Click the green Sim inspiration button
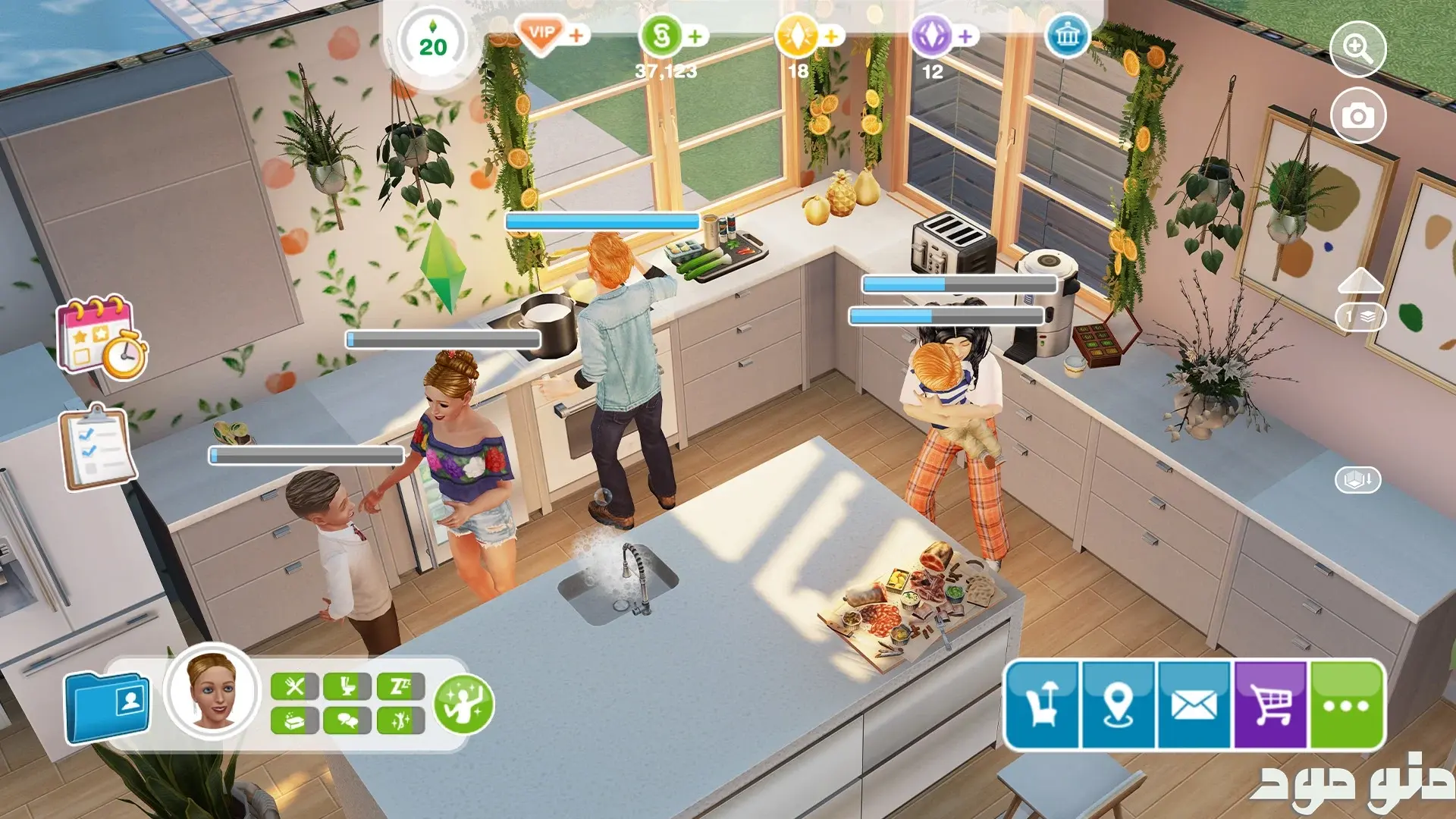This screenshot has width=1456, height=819. pos(463,704)
